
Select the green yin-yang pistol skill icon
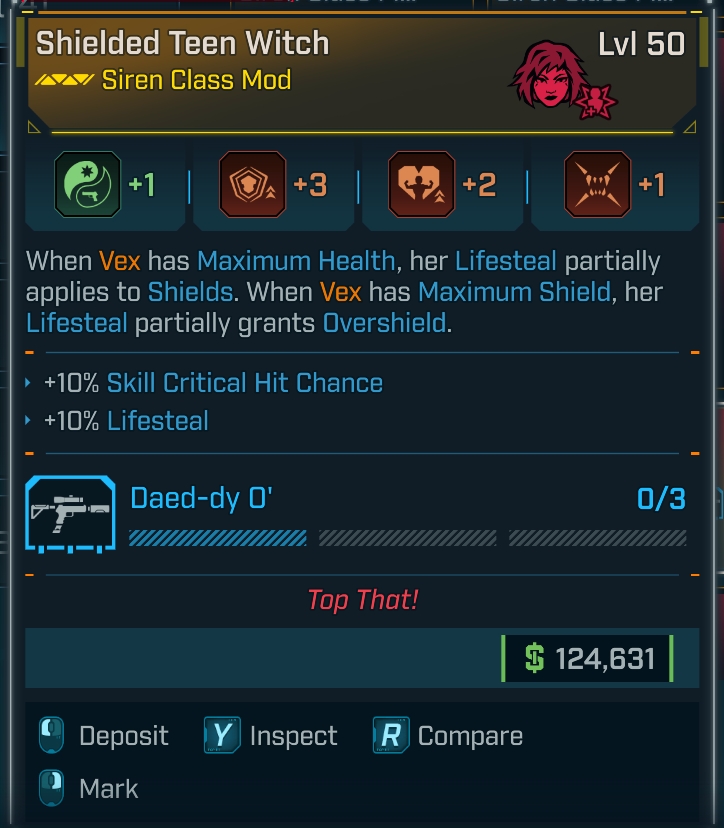[x=89, y=184]
